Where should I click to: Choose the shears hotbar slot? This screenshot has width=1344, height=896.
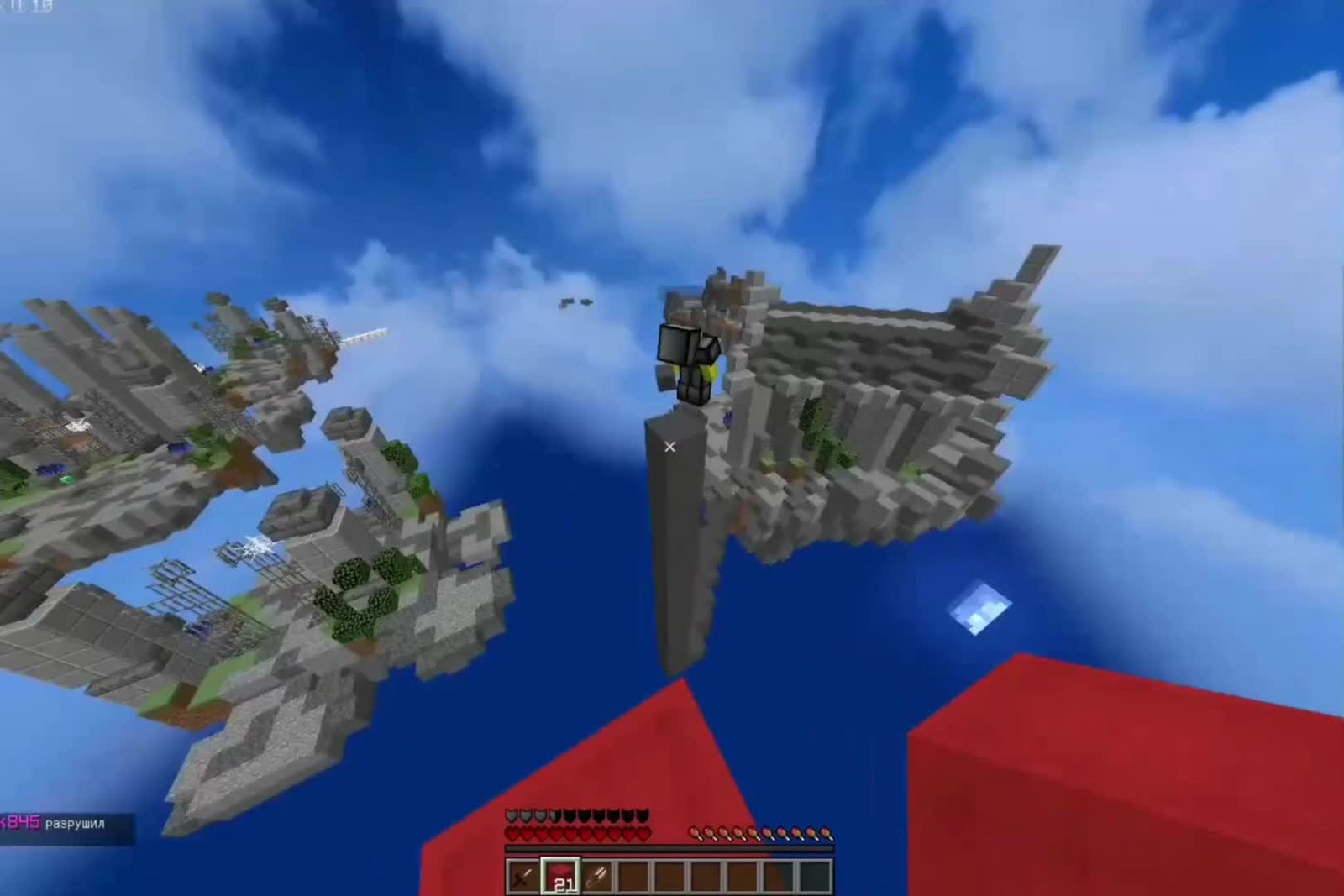597,878
